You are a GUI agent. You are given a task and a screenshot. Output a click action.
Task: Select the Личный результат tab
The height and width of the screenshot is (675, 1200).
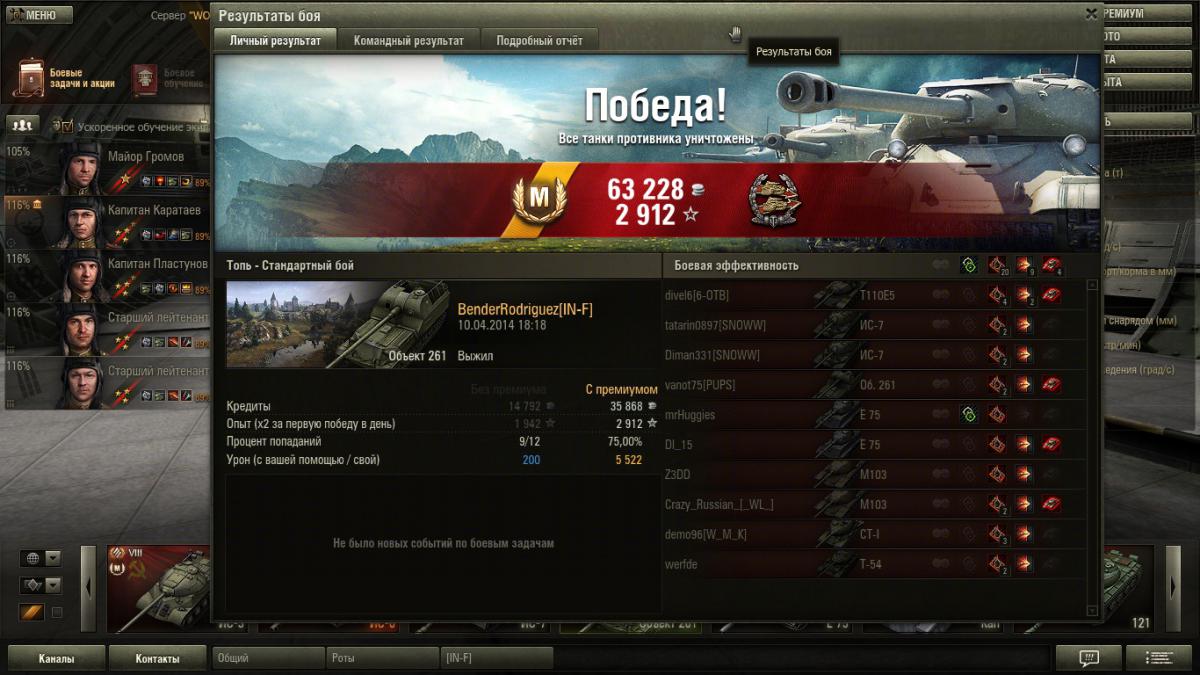pos(275,41)
